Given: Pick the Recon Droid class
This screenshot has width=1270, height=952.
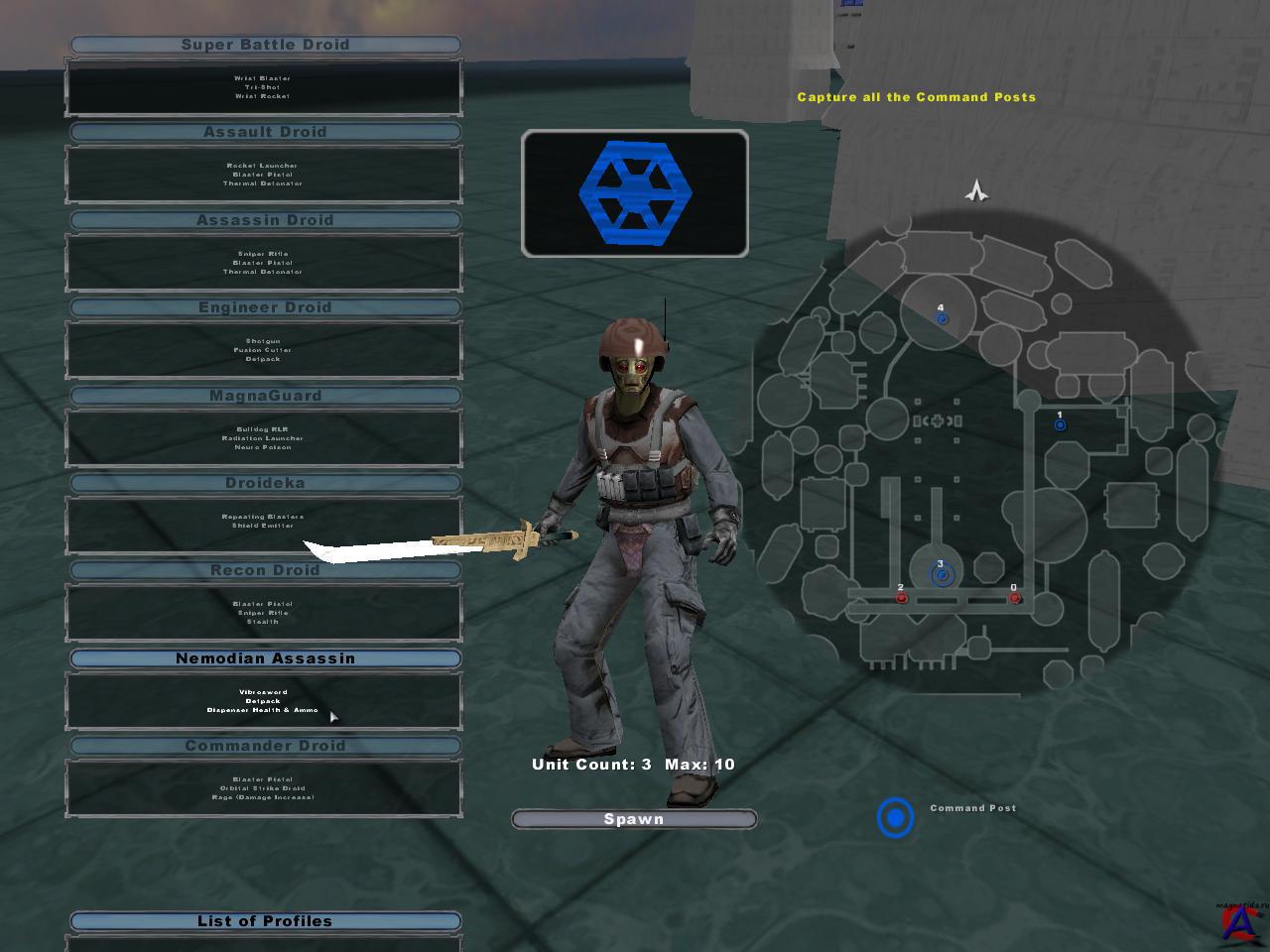Looking at the screenshot, I should (x=265, y=570).
